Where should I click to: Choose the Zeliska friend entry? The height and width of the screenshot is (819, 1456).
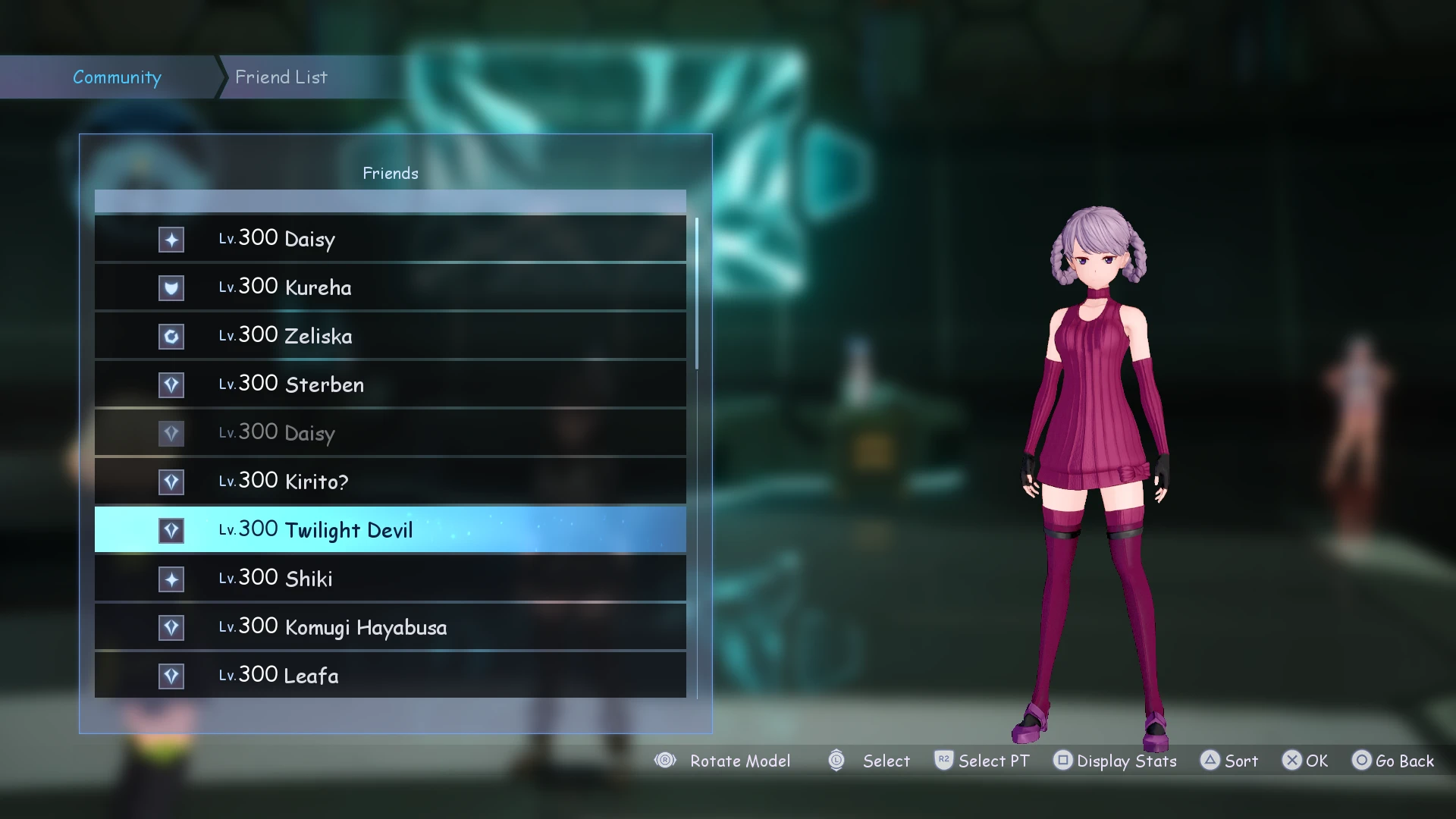[390, 336]
